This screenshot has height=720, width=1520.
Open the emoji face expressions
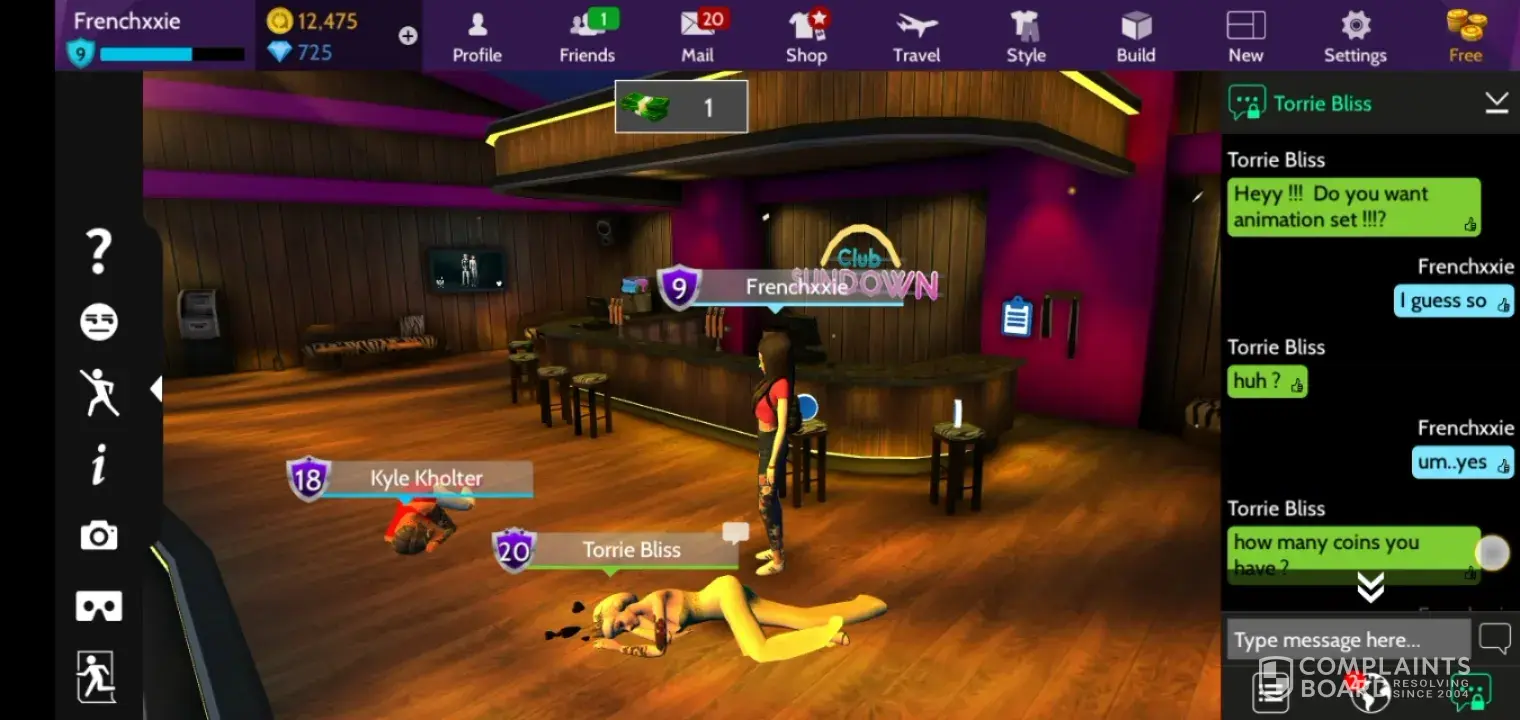98,322
